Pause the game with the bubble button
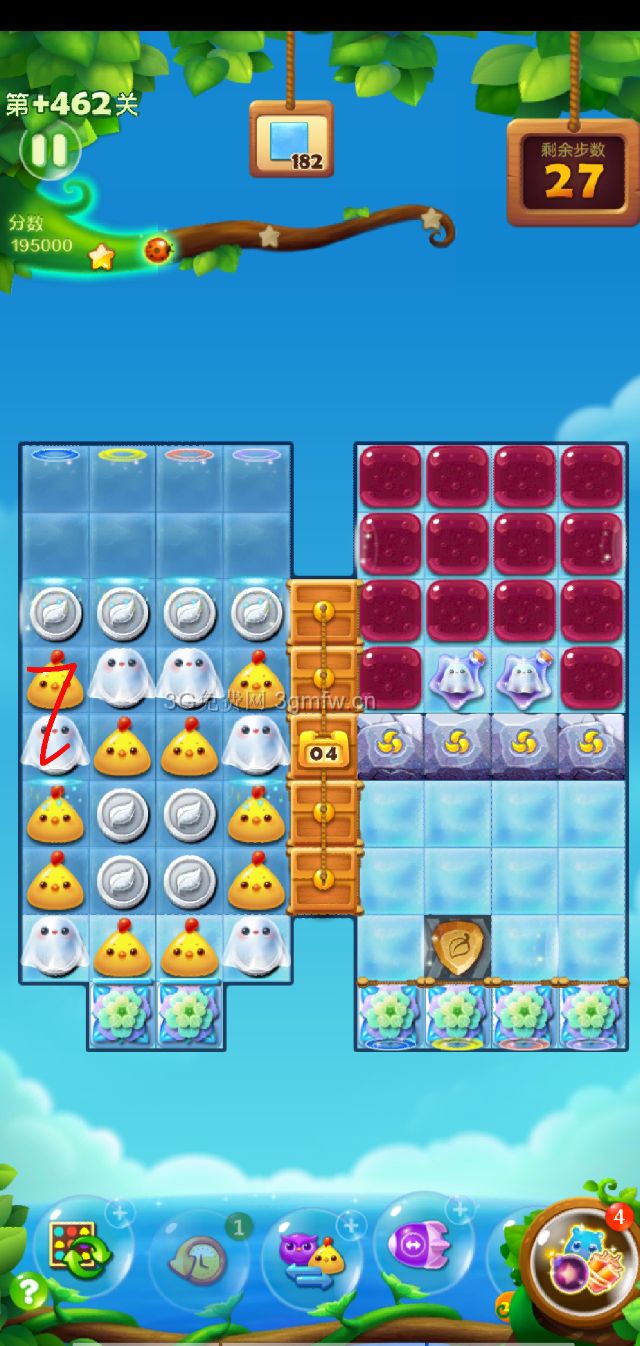 (x=48, y=151)
